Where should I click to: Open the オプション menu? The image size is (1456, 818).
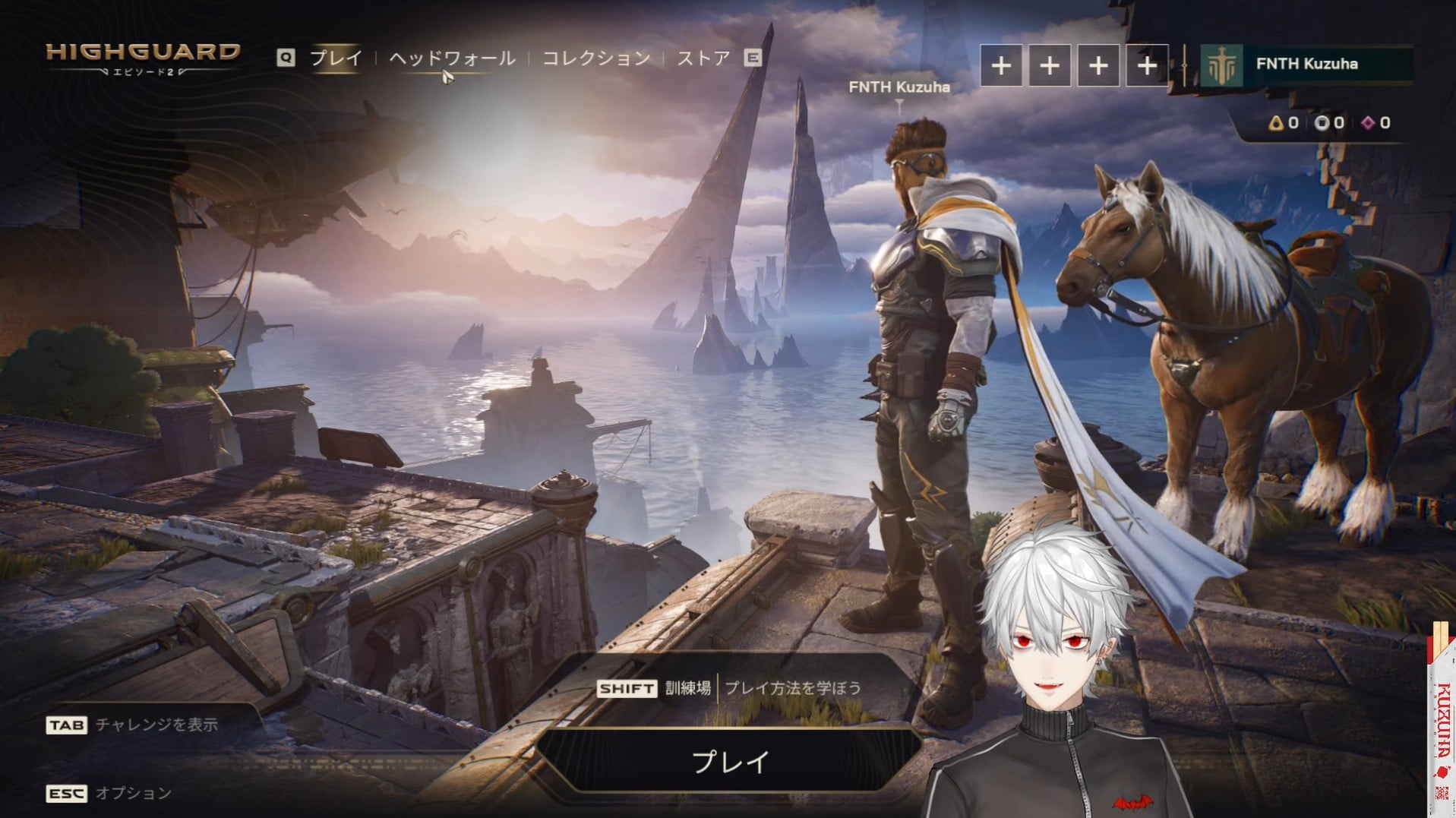(133, 793)
